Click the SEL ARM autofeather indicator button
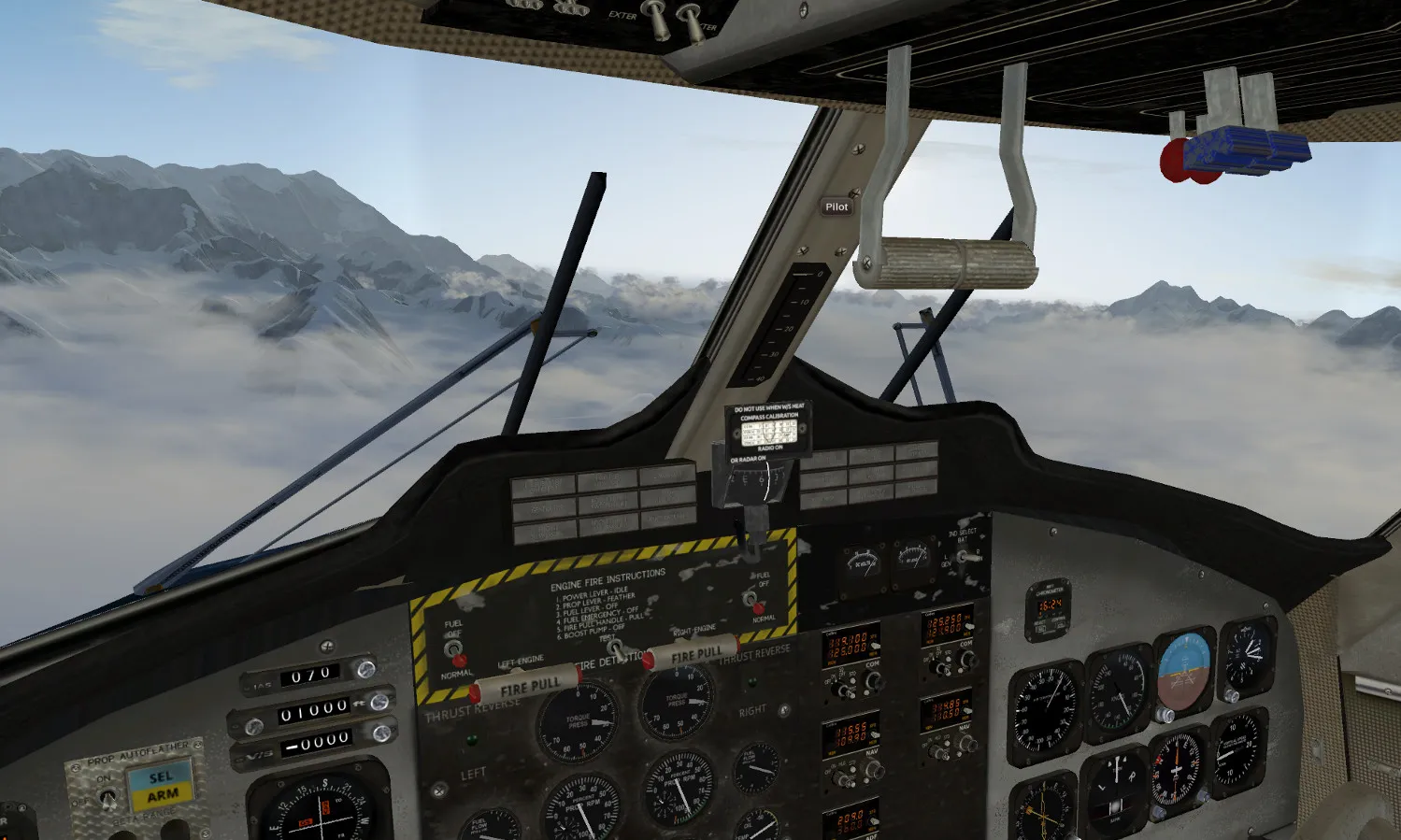This screenshot has width=1401, height=840. (x=161, y=786)
